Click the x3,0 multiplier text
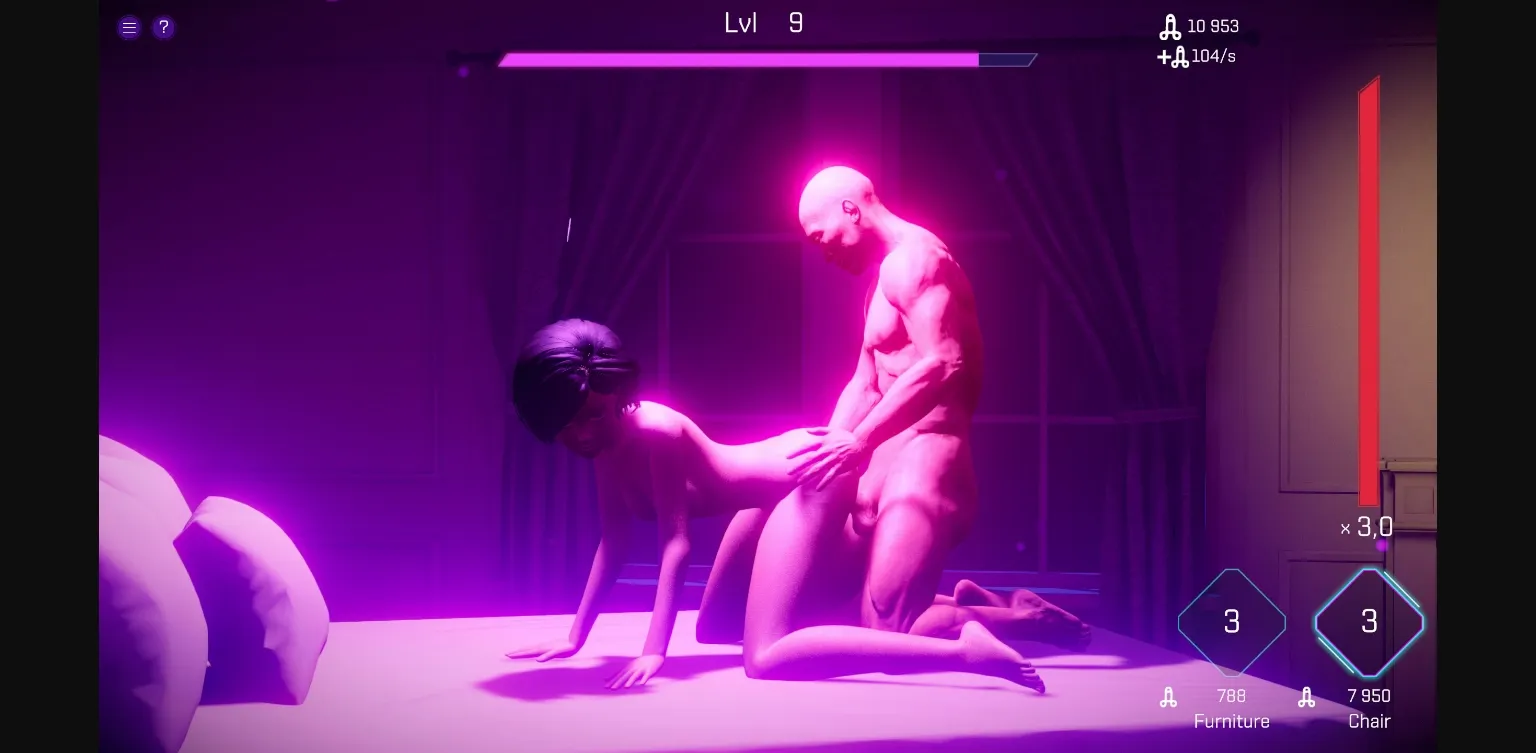This screenshot has width=1536, height=753. pyautogui.click(x=1367, y=528)
